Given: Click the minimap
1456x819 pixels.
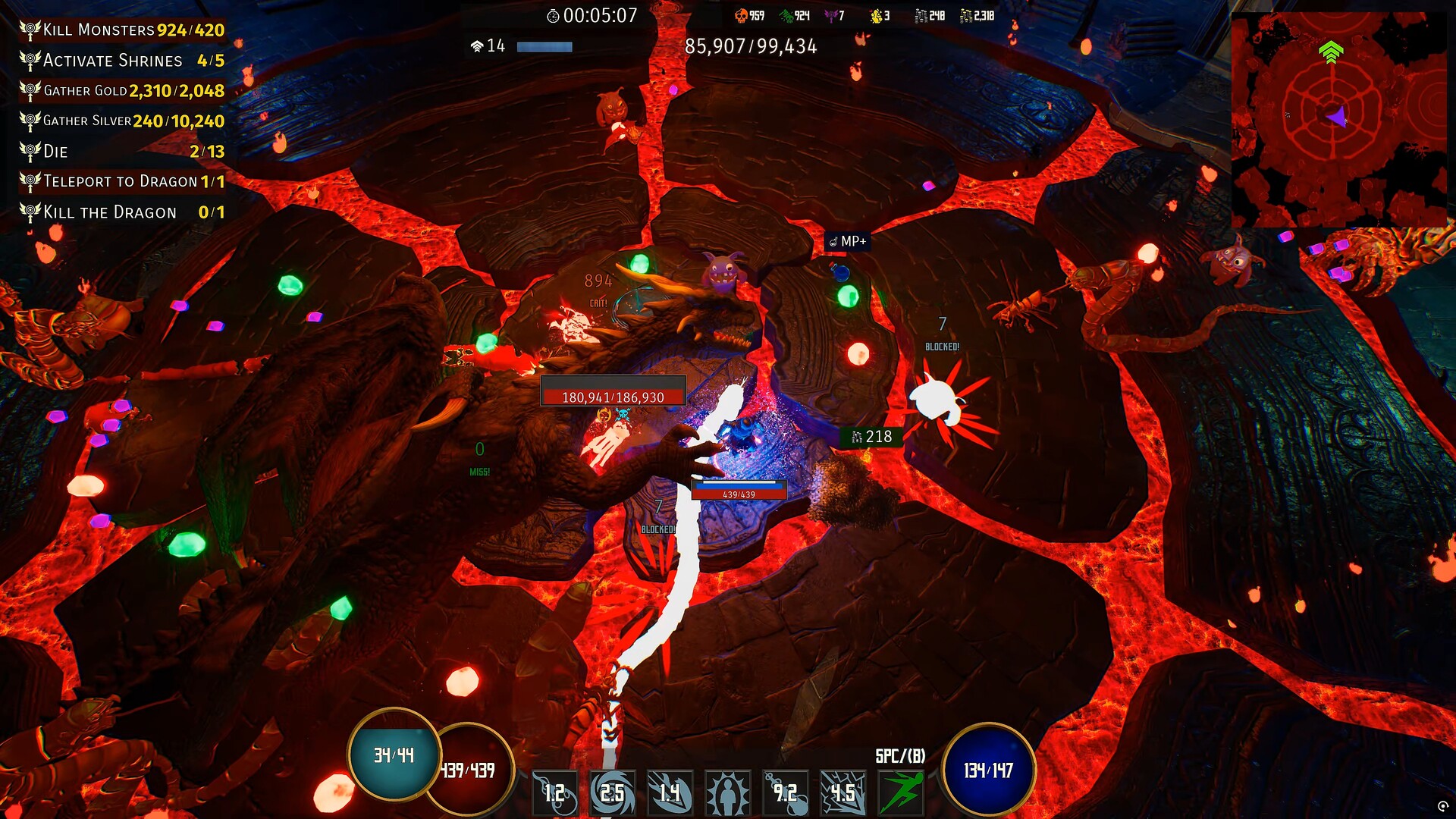Looking at the screenshot, I should 1338,119.
